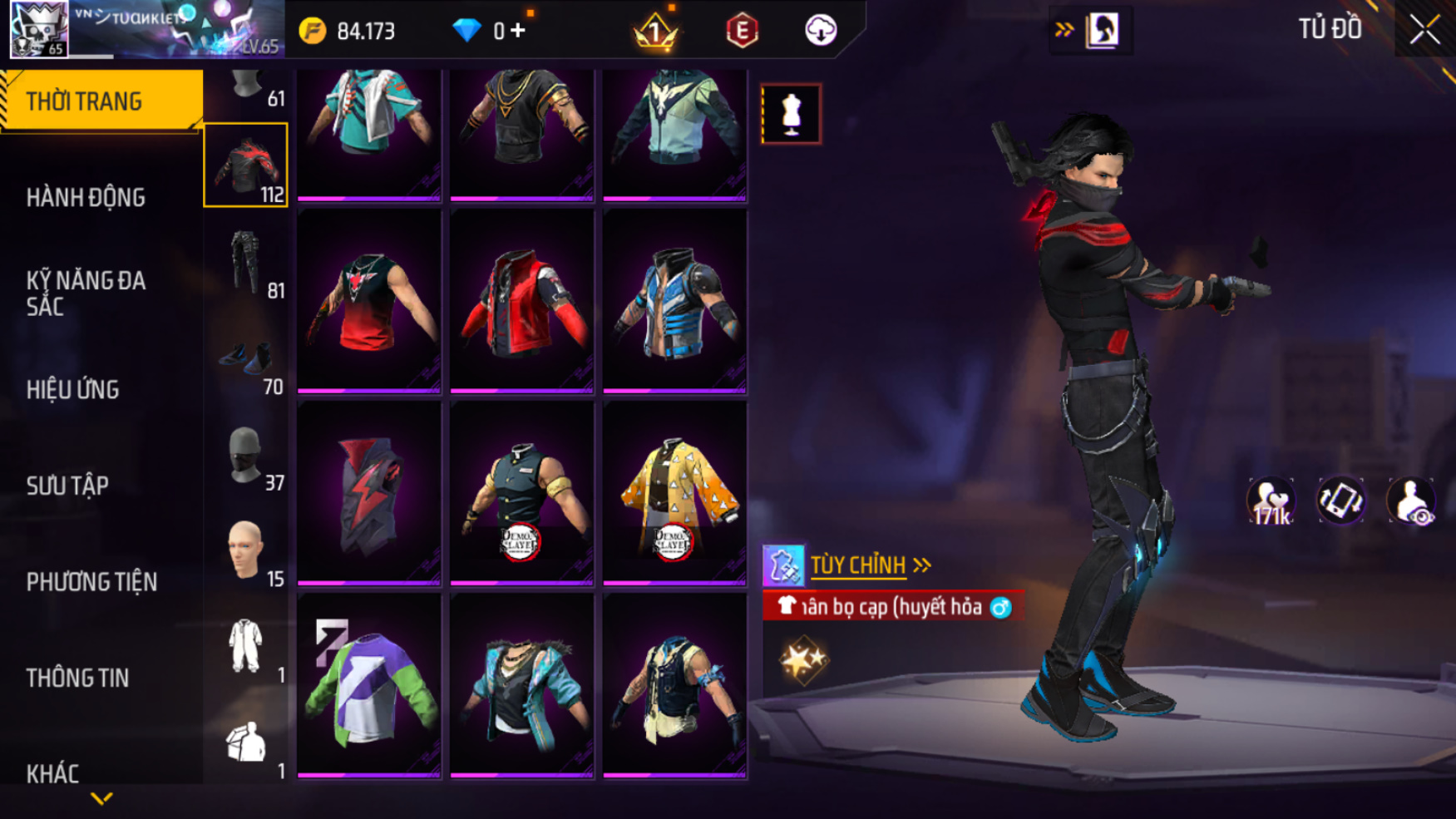1456x819 pixels.
Task: Select the Phương Tiện menu entry
Action: [x=91, y=581]
